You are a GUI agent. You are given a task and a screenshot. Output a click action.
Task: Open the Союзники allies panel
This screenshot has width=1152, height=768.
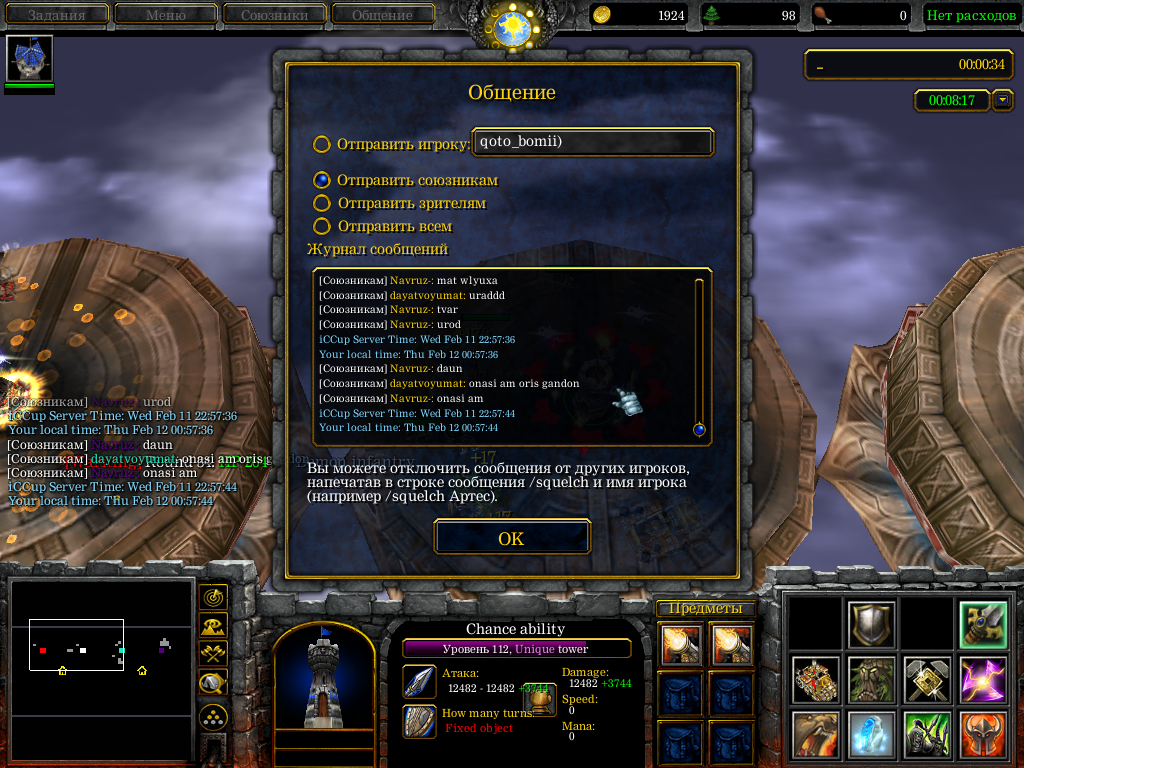coord(275,15)
